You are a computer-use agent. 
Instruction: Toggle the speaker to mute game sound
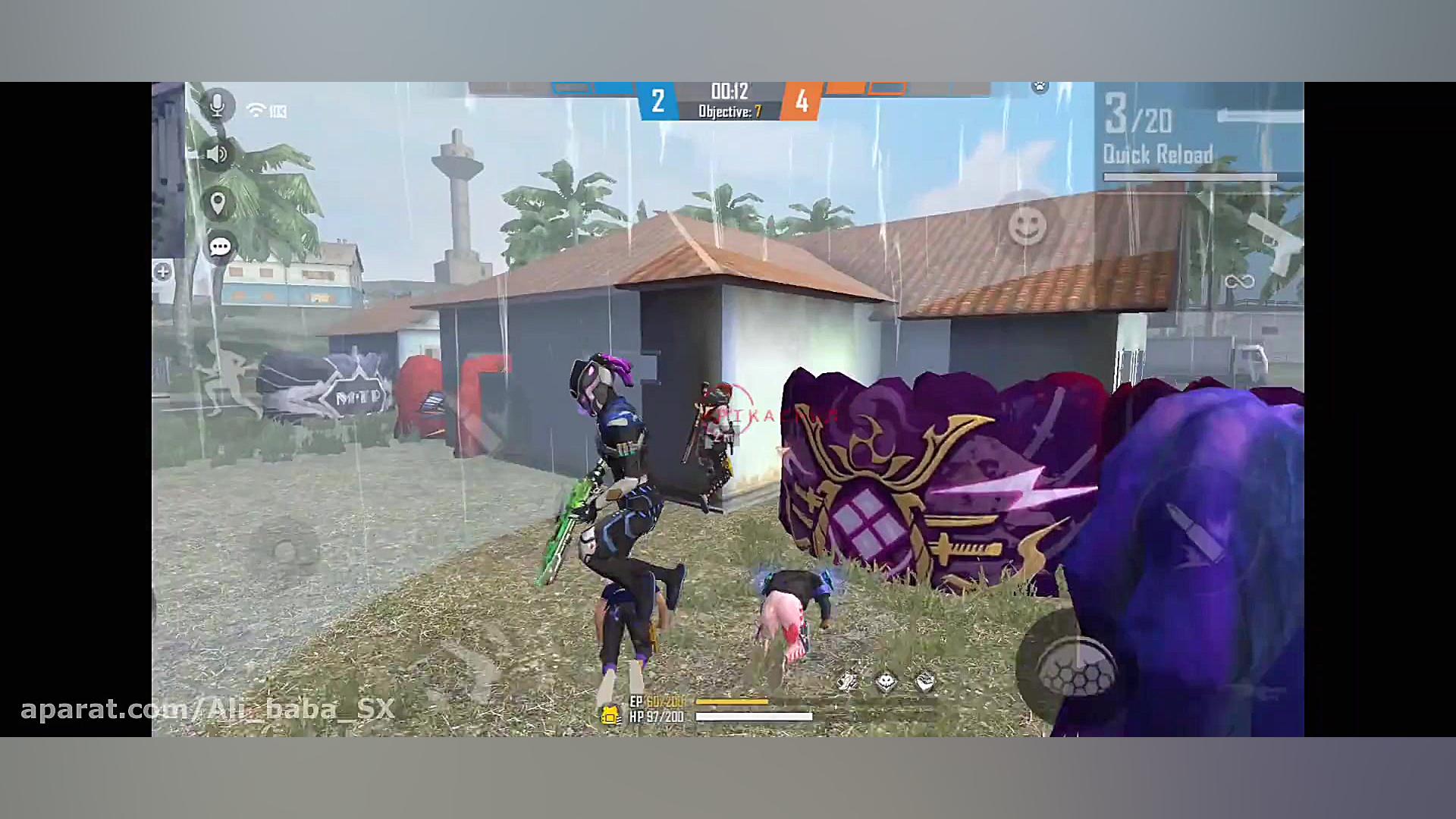point(218,153)
